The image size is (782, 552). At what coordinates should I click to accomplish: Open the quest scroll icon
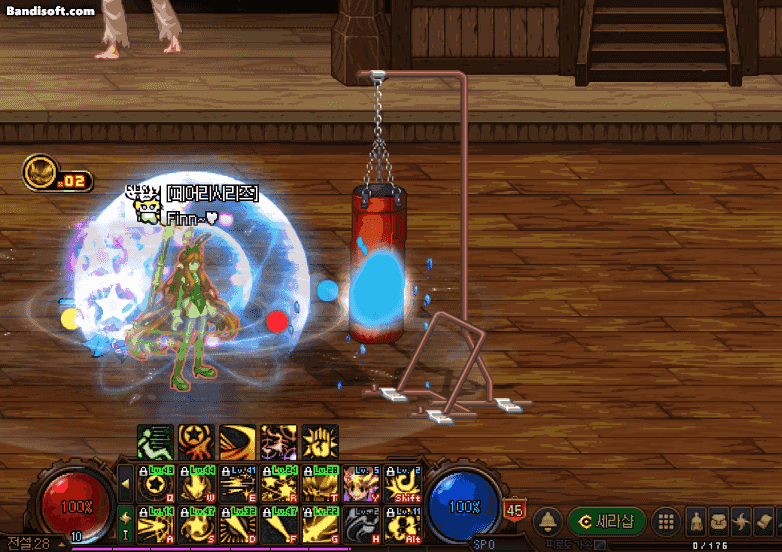763,521
